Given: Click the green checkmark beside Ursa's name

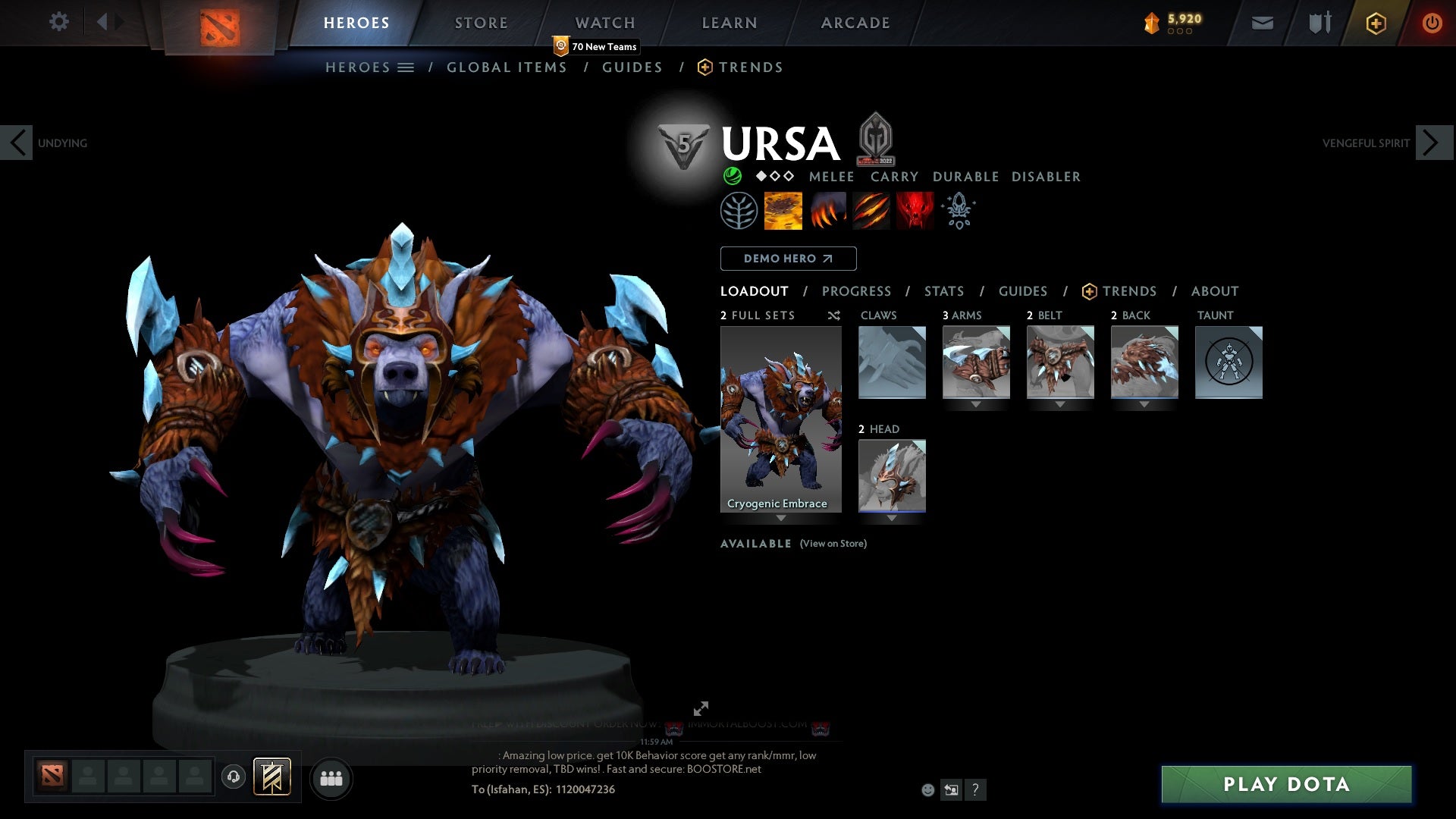Looking at the screenshot, I should (733, 176).
